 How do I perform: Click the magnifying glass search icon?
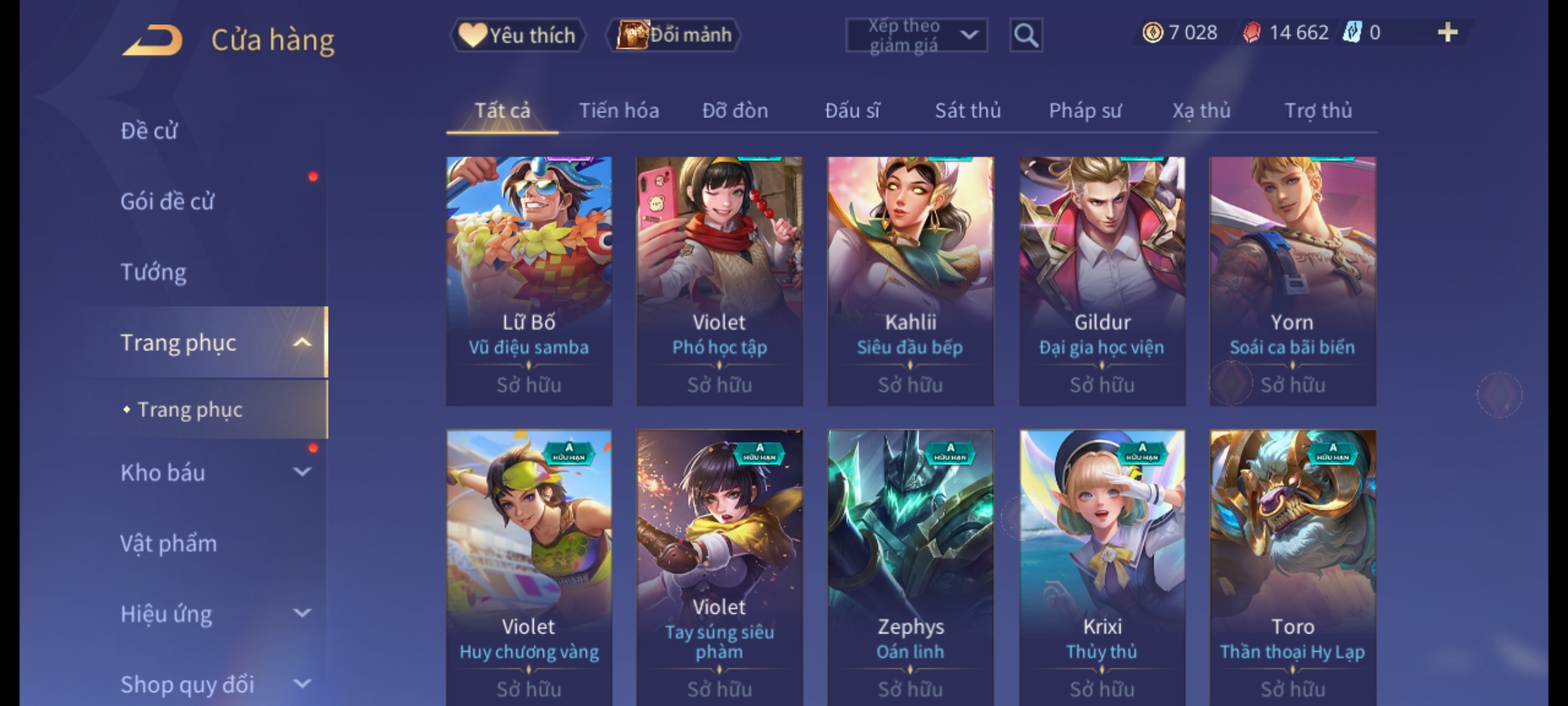pos(1026,35)
